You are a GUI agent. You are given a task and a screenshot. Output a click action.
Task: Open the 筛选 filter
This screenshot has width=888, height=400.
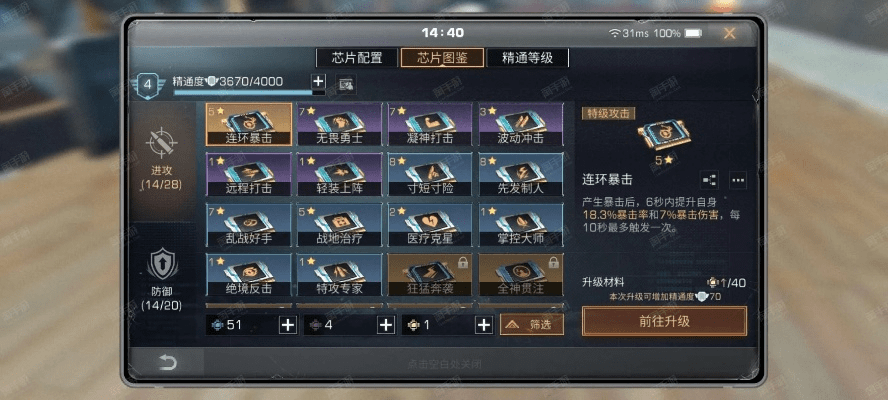tap(532, 324)
